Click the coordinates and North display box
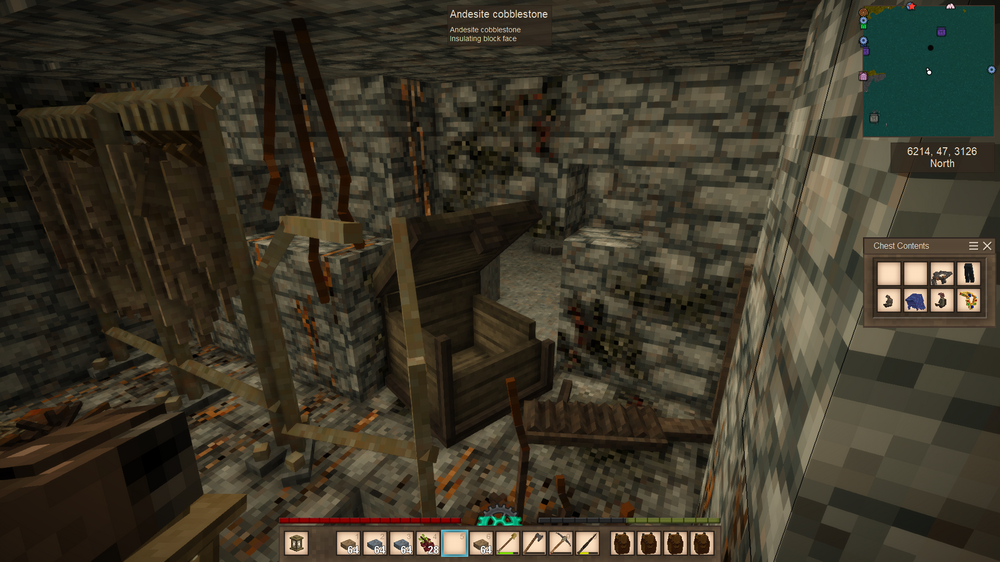 [x=942, y=157]
